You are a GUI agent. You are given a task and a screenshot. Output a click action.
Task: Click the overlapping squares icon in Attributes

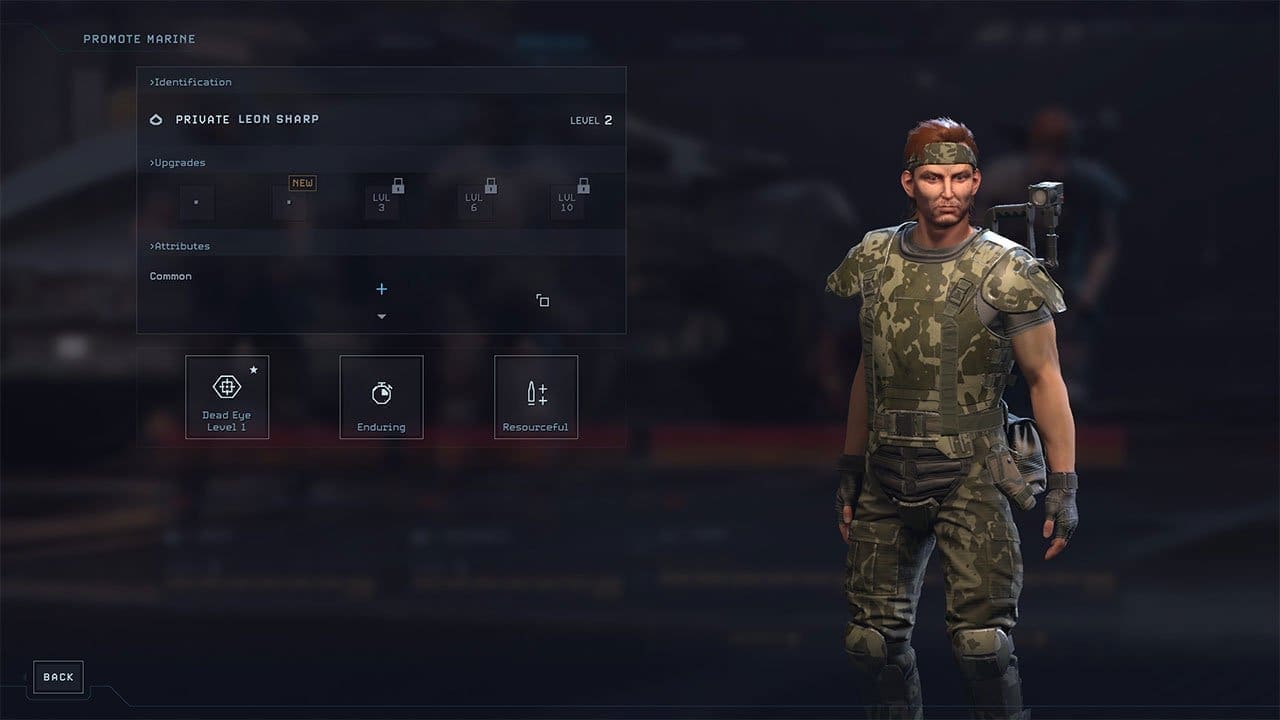pos(542,300)
